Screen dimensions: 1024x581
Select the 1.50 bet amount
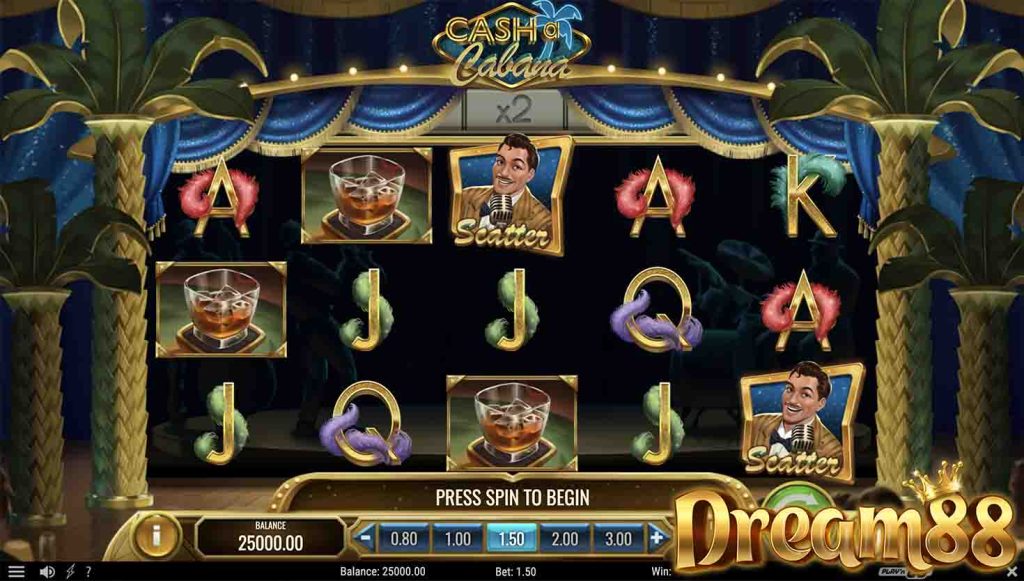coord(511,538)
